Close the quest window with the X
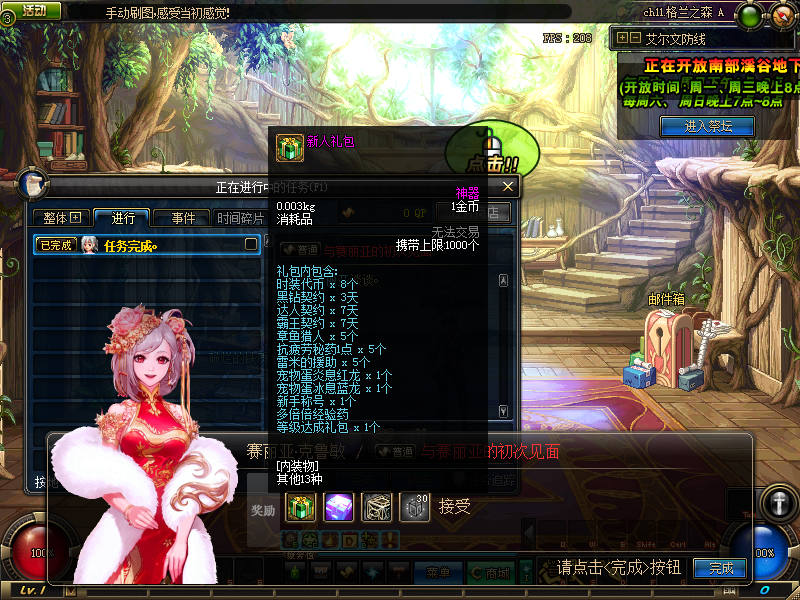800x600 pixels. coord(508,187)
